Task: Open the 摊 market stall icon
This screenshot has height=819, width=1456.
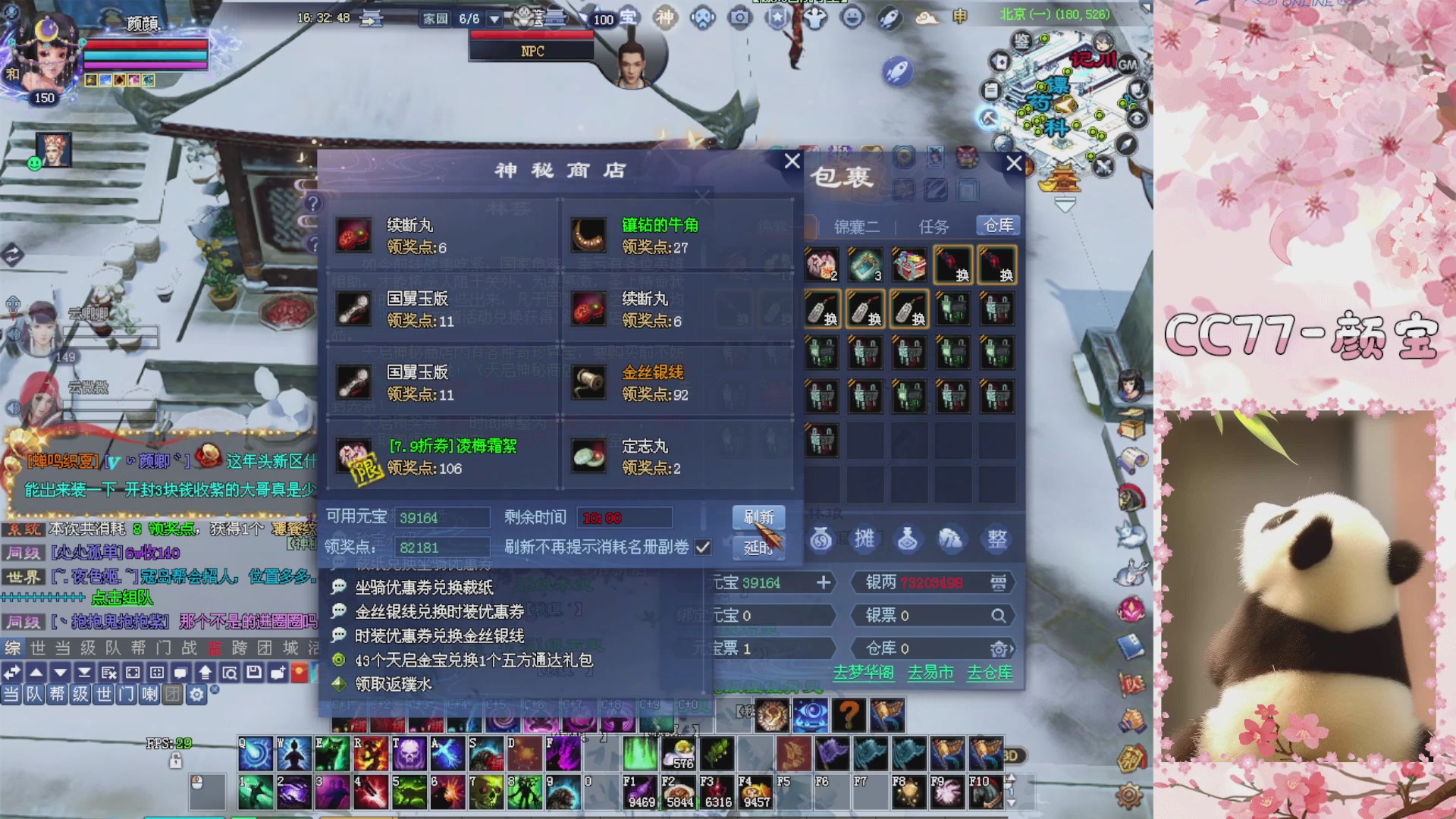Action: (865, 540)
